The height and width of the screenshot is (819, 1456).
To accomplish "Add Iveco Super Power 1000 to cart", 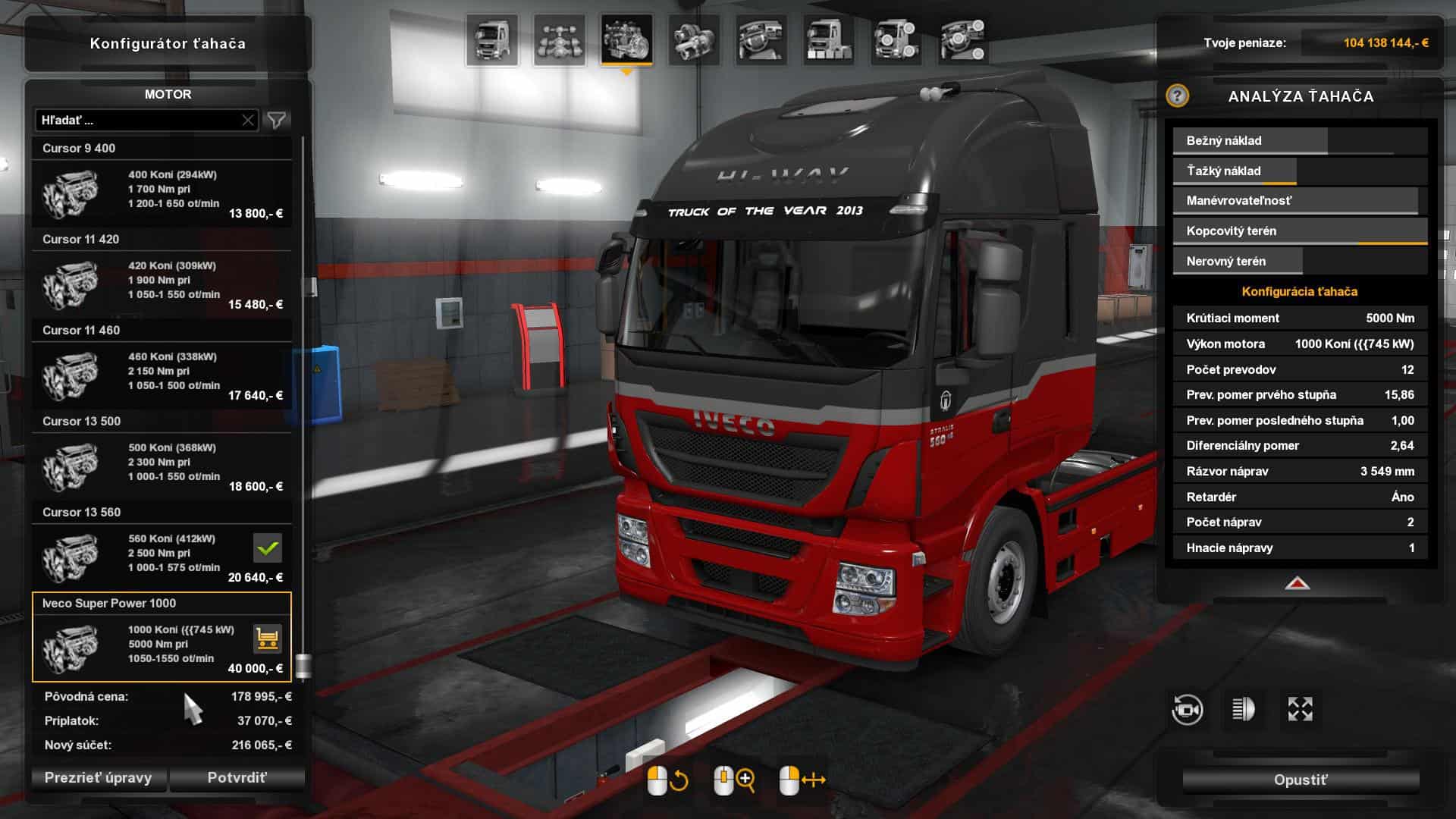I will pyautogui.click(x=268, y=639).
